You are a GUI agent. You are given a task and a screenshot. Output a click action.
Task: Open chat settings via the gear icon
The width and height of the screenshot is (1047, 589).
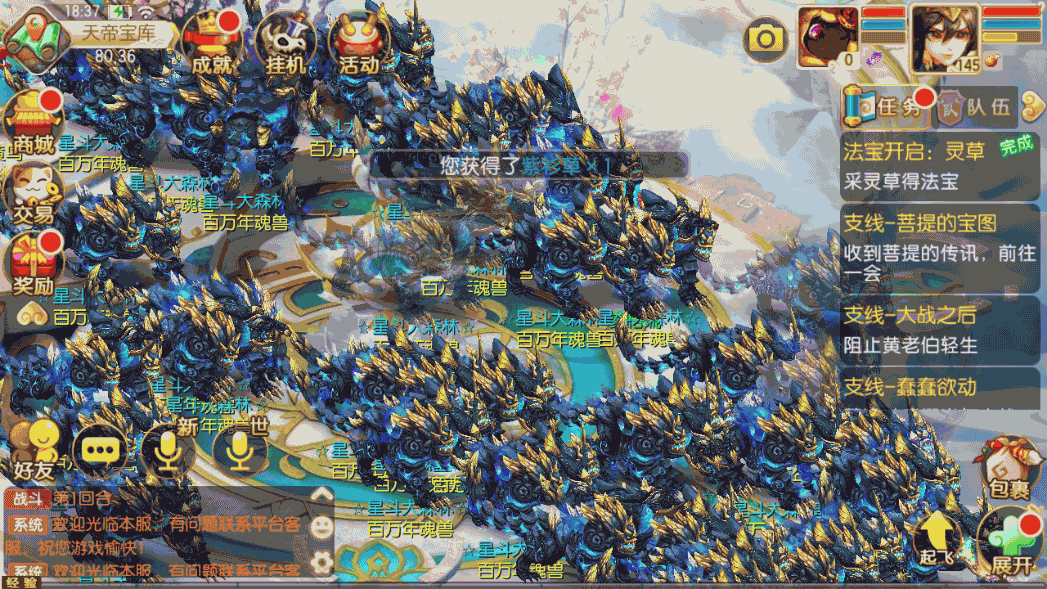click(321, 561)
